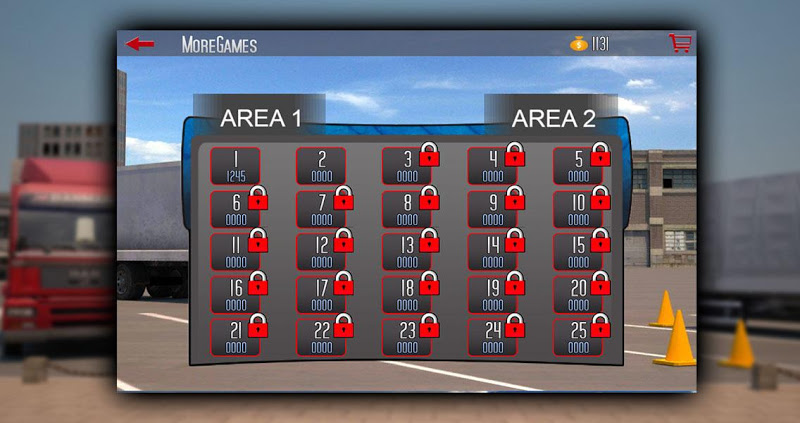Choose level 2 tile
Screen dimensions: 800x423
tap(321, 166)
